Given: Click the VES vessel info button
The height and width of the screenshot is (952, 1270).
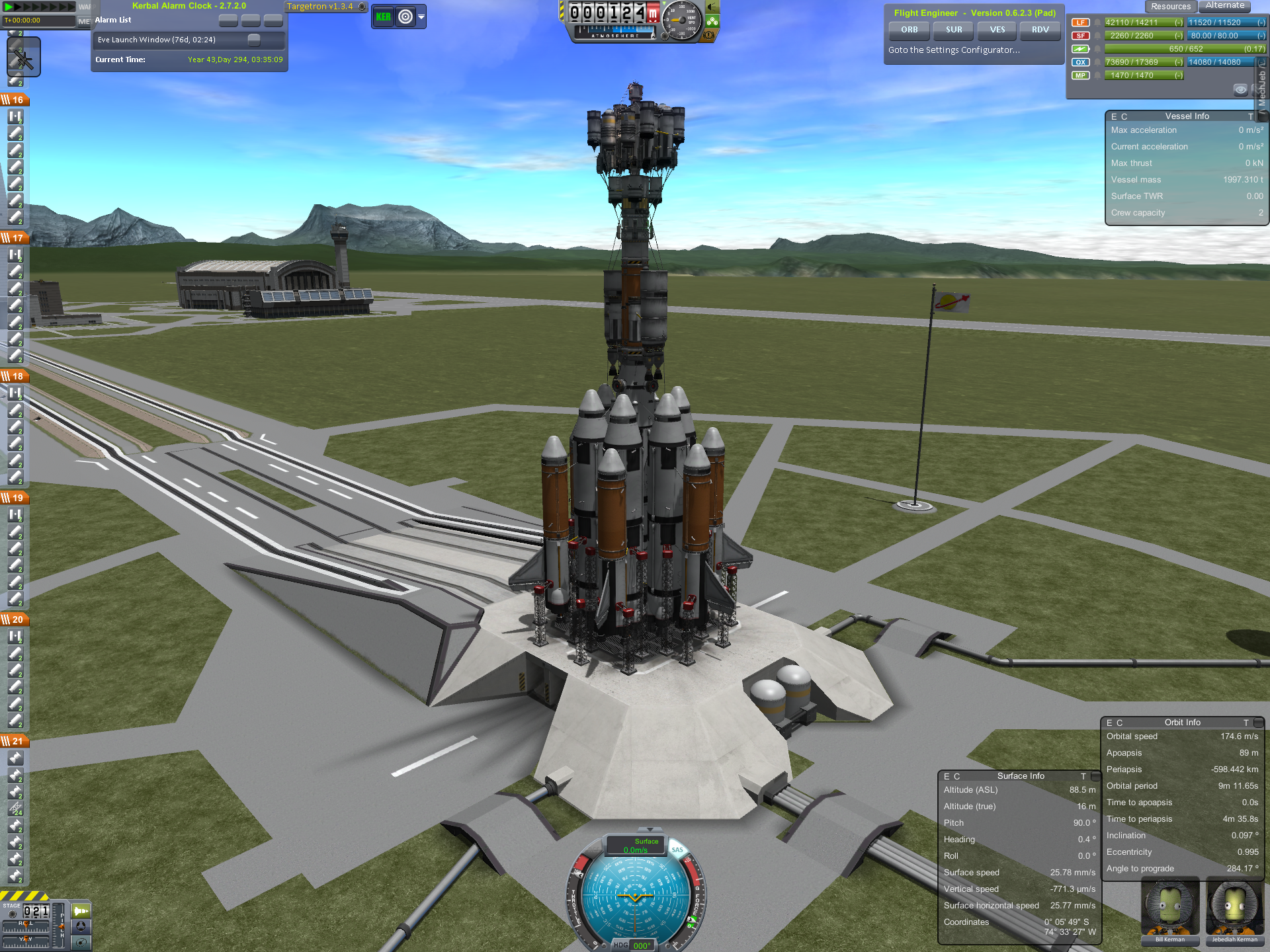Looking at the screenshot, I should 997,30.
